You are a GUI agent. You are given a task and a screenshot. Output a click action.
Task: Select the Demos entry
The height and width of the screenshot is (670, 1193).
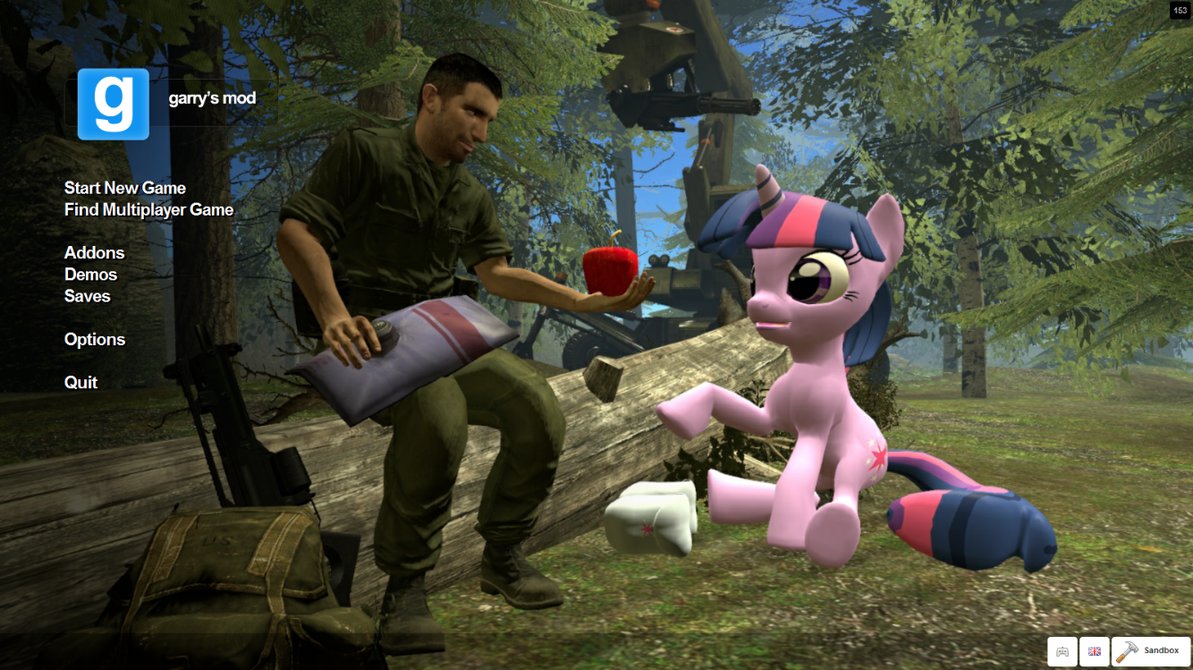tap(90, 275)
